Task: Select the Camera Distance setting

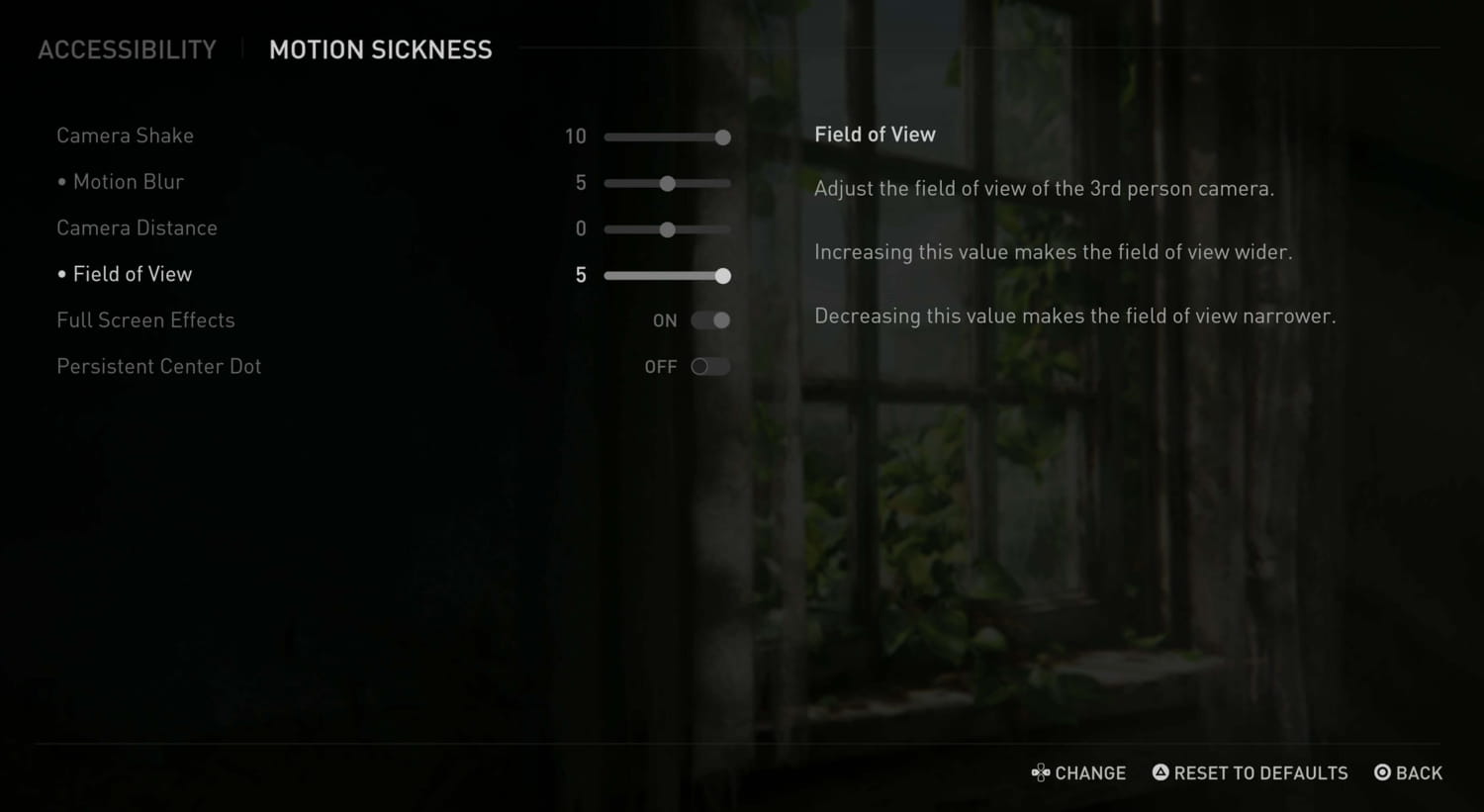Action: [x=137, y=227]
